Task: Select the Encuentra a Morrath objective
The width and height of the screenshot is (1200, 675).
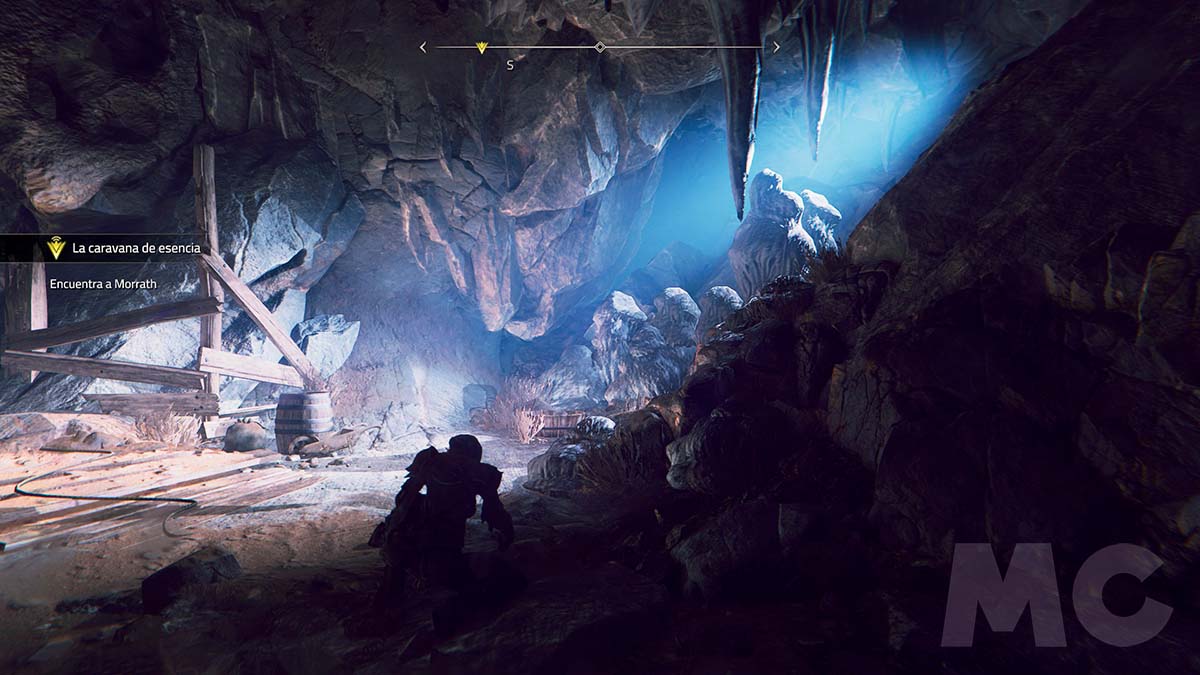Action: pos(104,284)
